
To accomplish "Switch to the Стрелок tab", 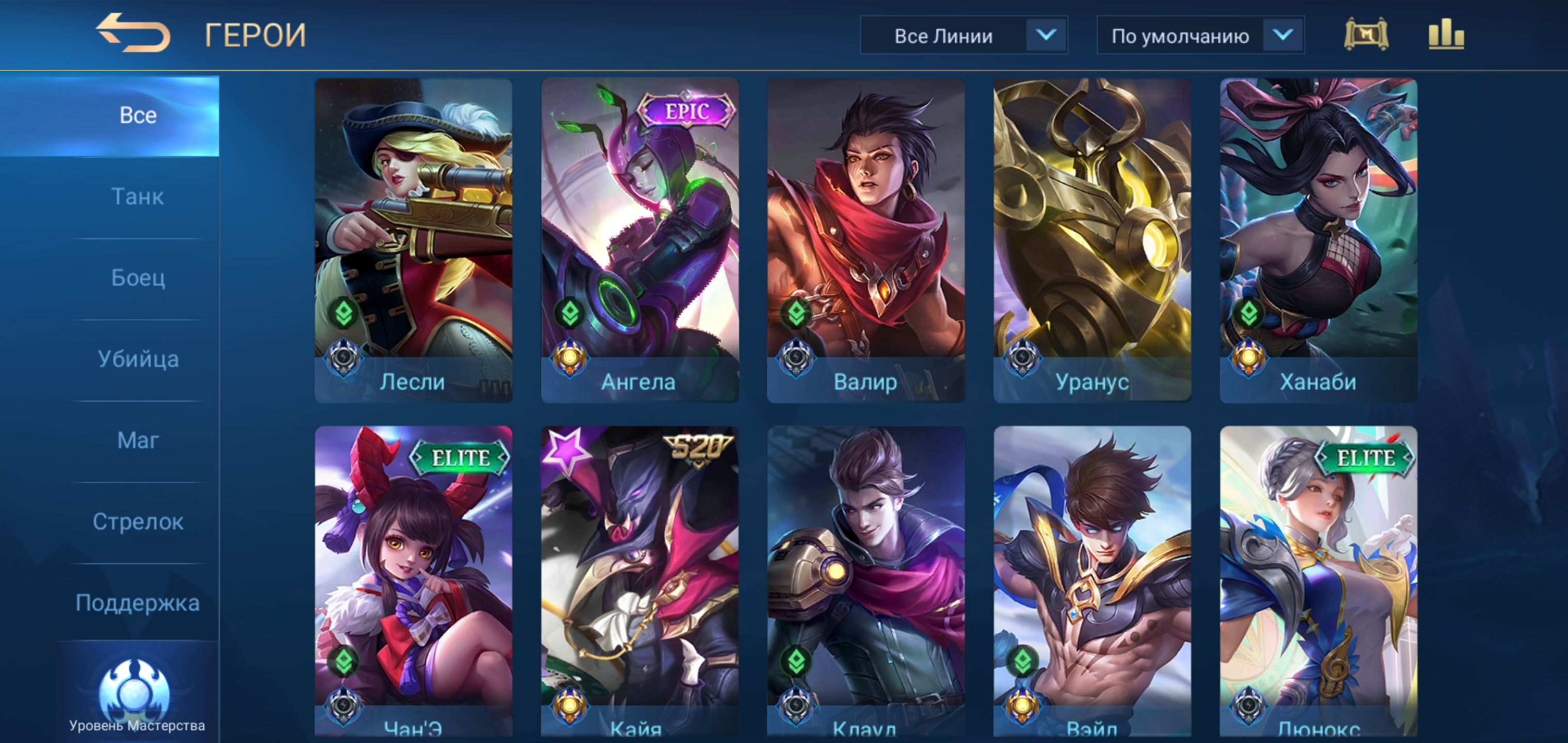I will click(x=138, y=522).
